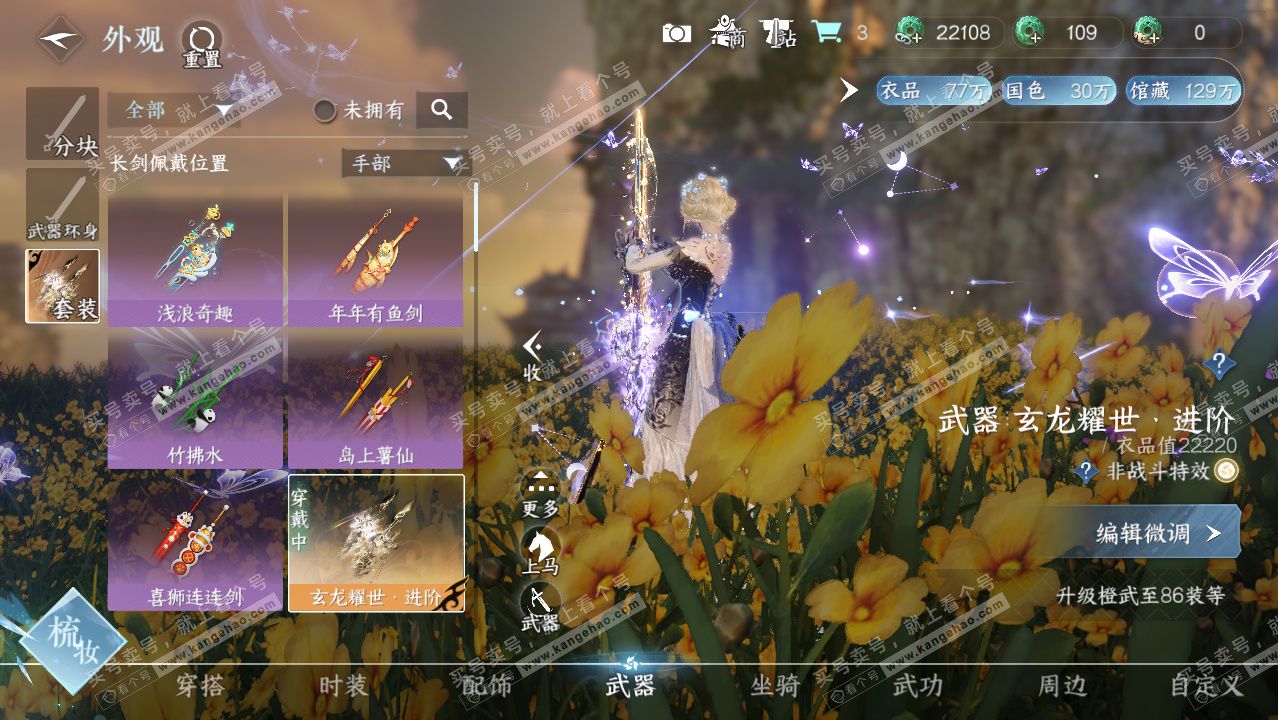Choose the 喜狮连连剑 weapon skin

[x=195, y=543]
